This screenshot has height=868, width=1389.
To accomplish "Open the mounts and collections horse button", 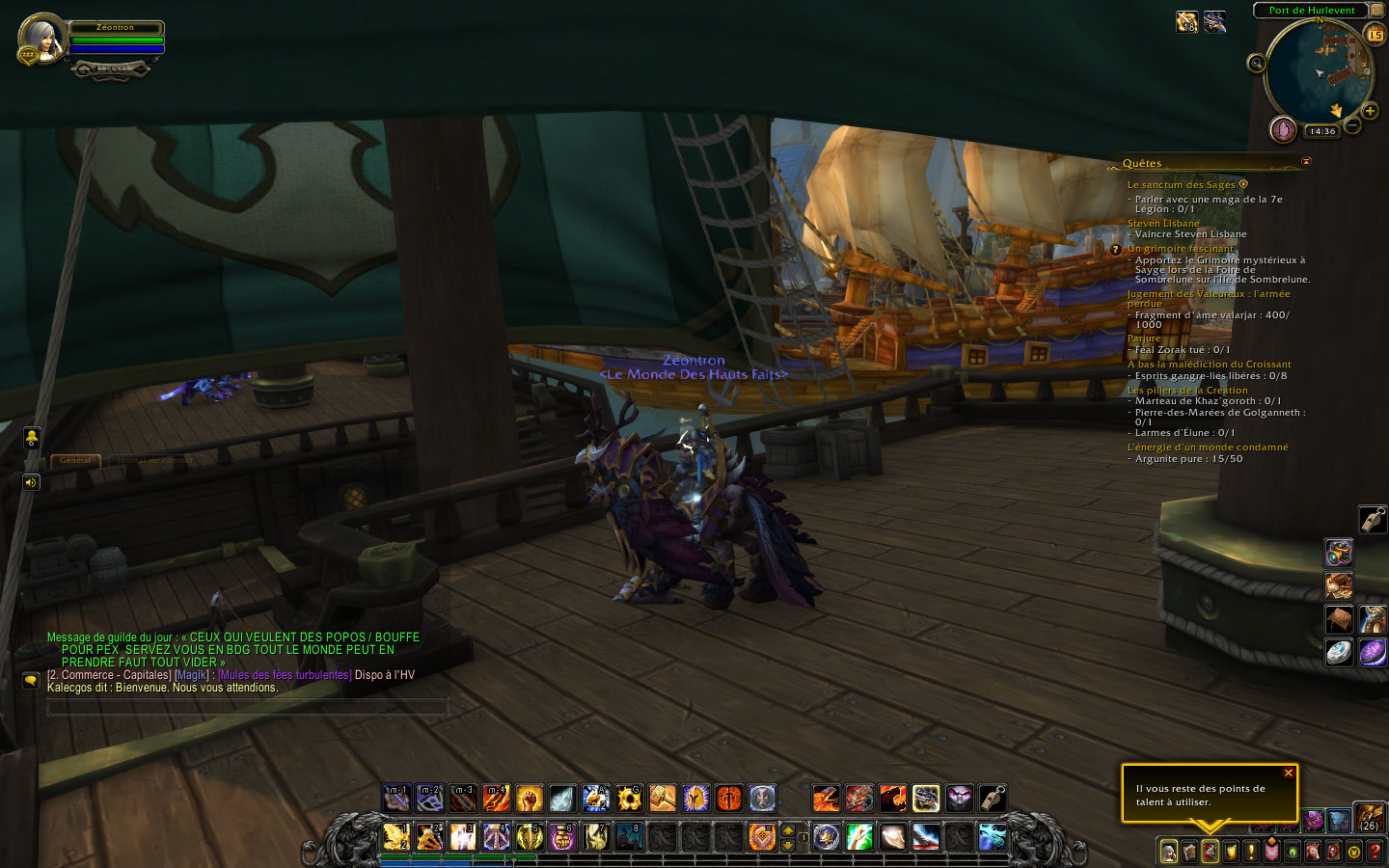I will (x=1313, y=852).
